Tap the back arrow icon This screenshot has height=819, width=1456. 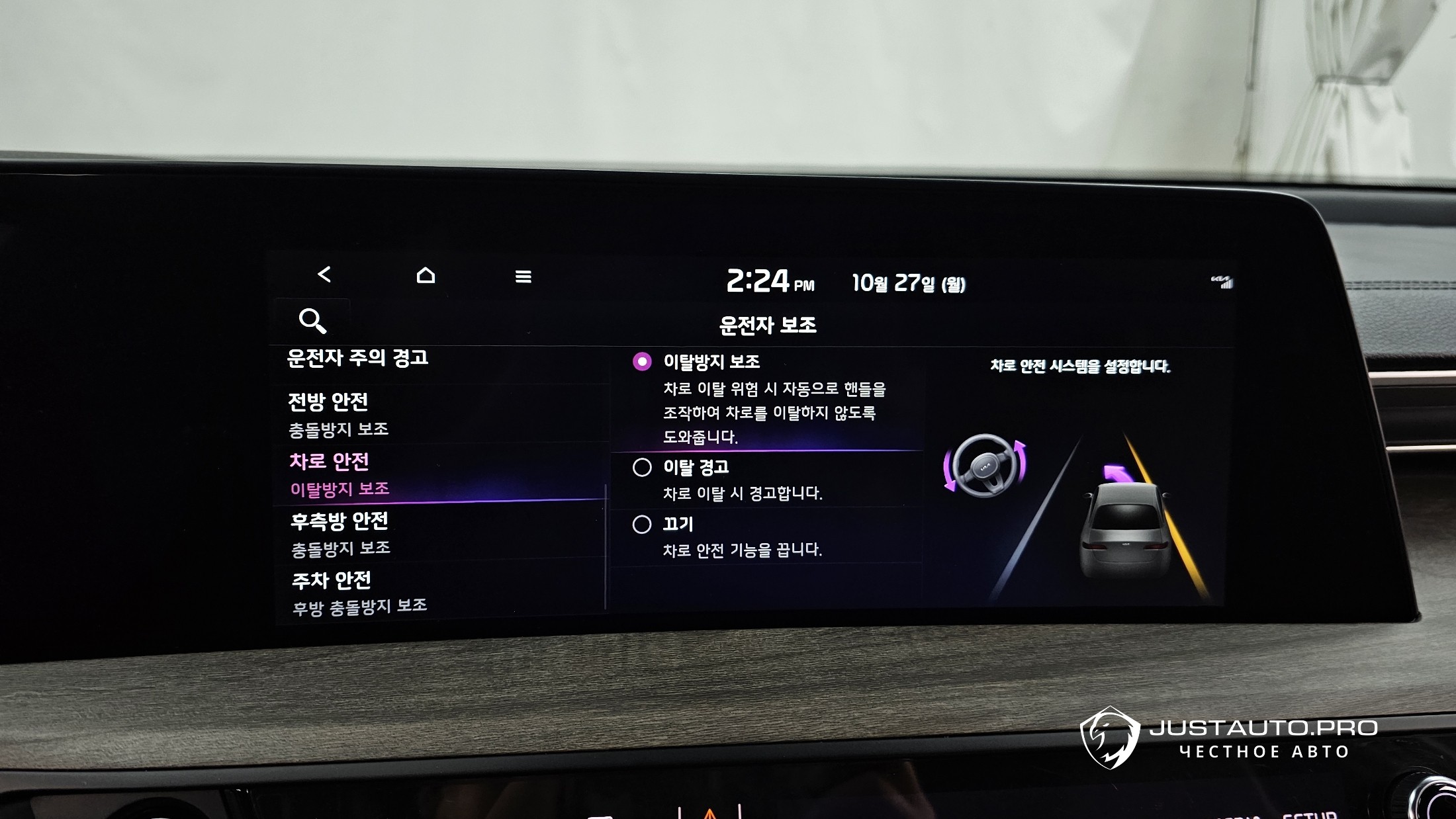click(x=324, y=275)
